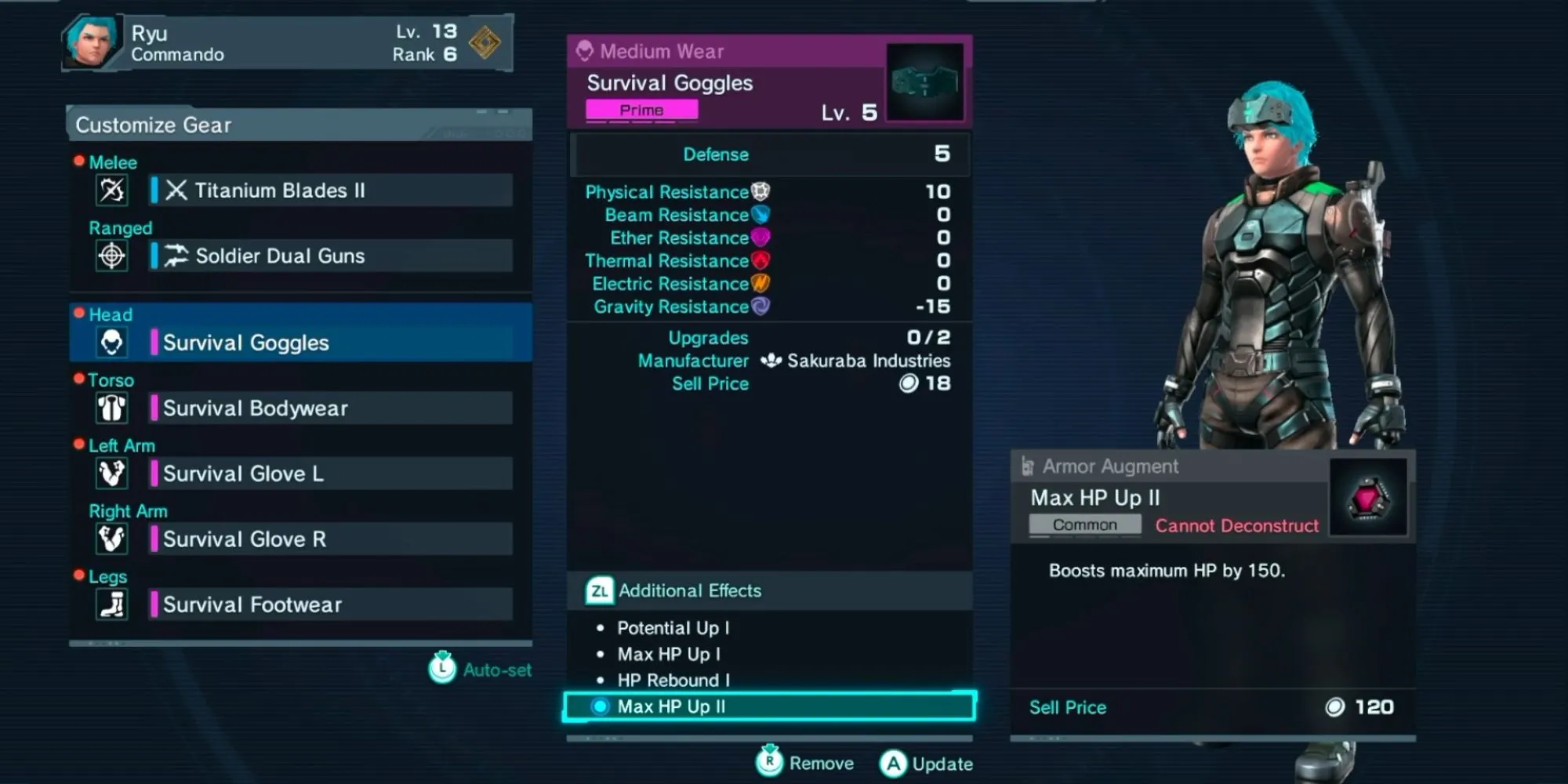The image size is (1568, 784).
Task: Choose the HP Rebound I effect
Action: [673, 680]
